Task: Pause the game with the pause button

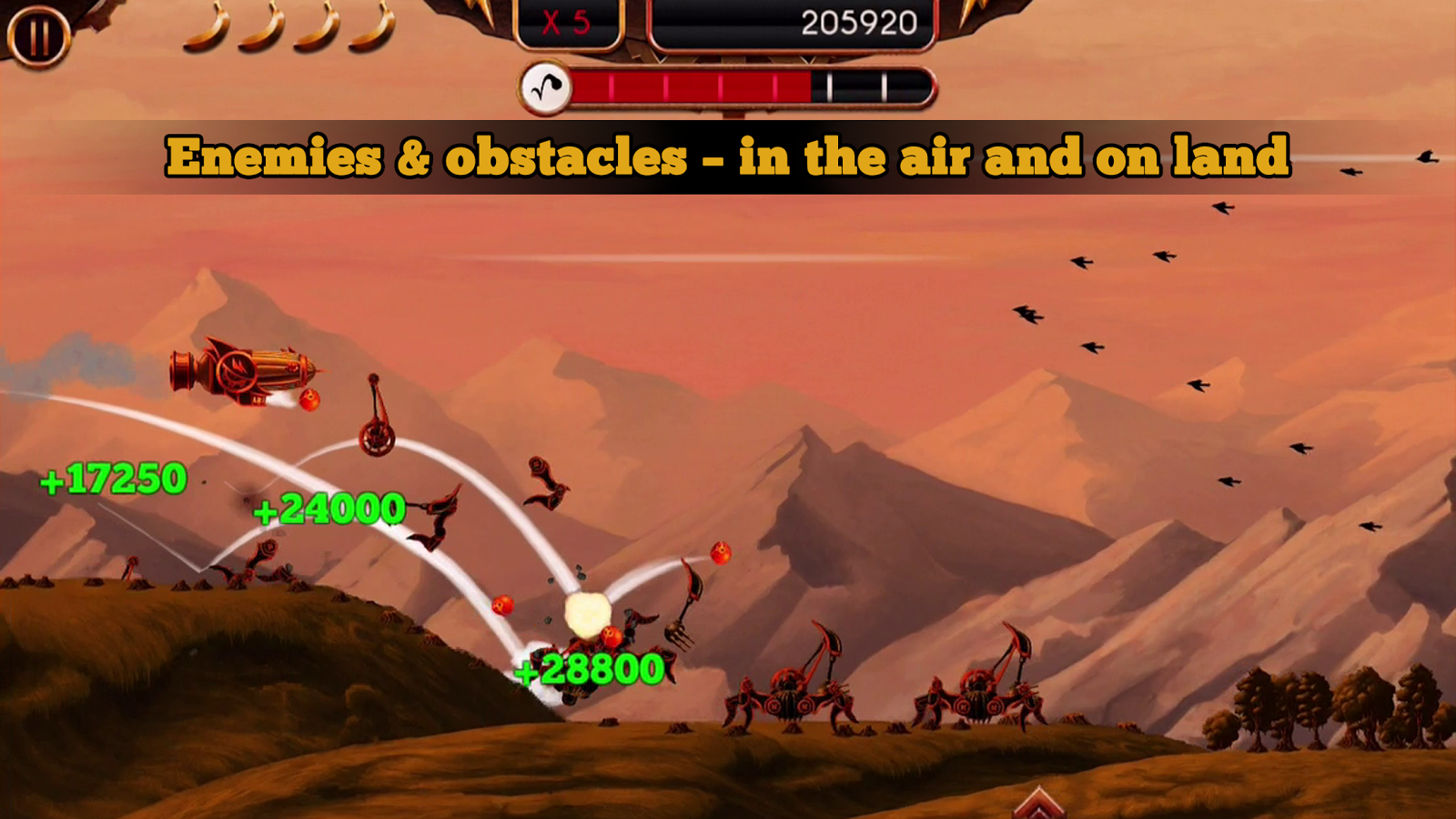Action: [38, 36]
